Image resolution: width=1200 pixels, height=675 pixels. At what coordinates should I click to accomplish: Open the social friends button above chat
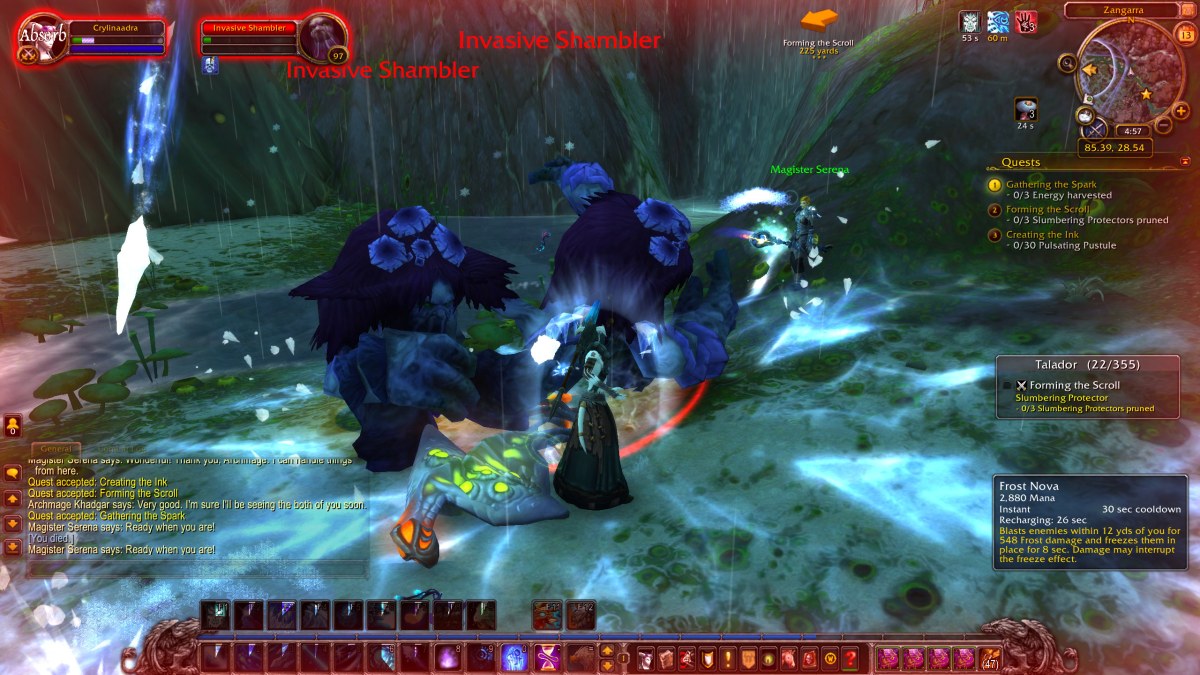12,425
